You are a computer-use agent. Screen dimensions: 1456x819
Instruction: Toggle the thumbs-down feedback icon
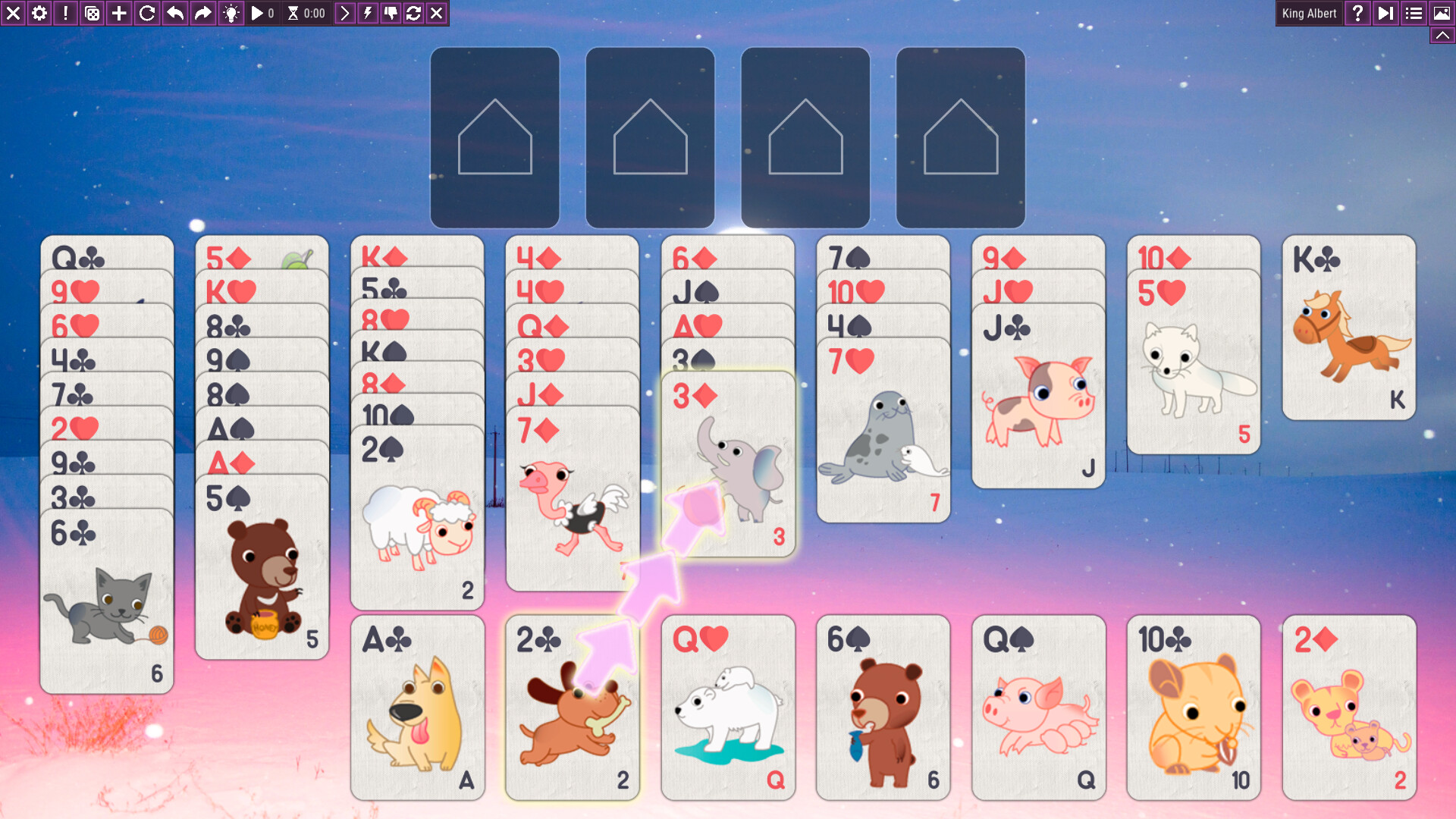tap(390, 13)
